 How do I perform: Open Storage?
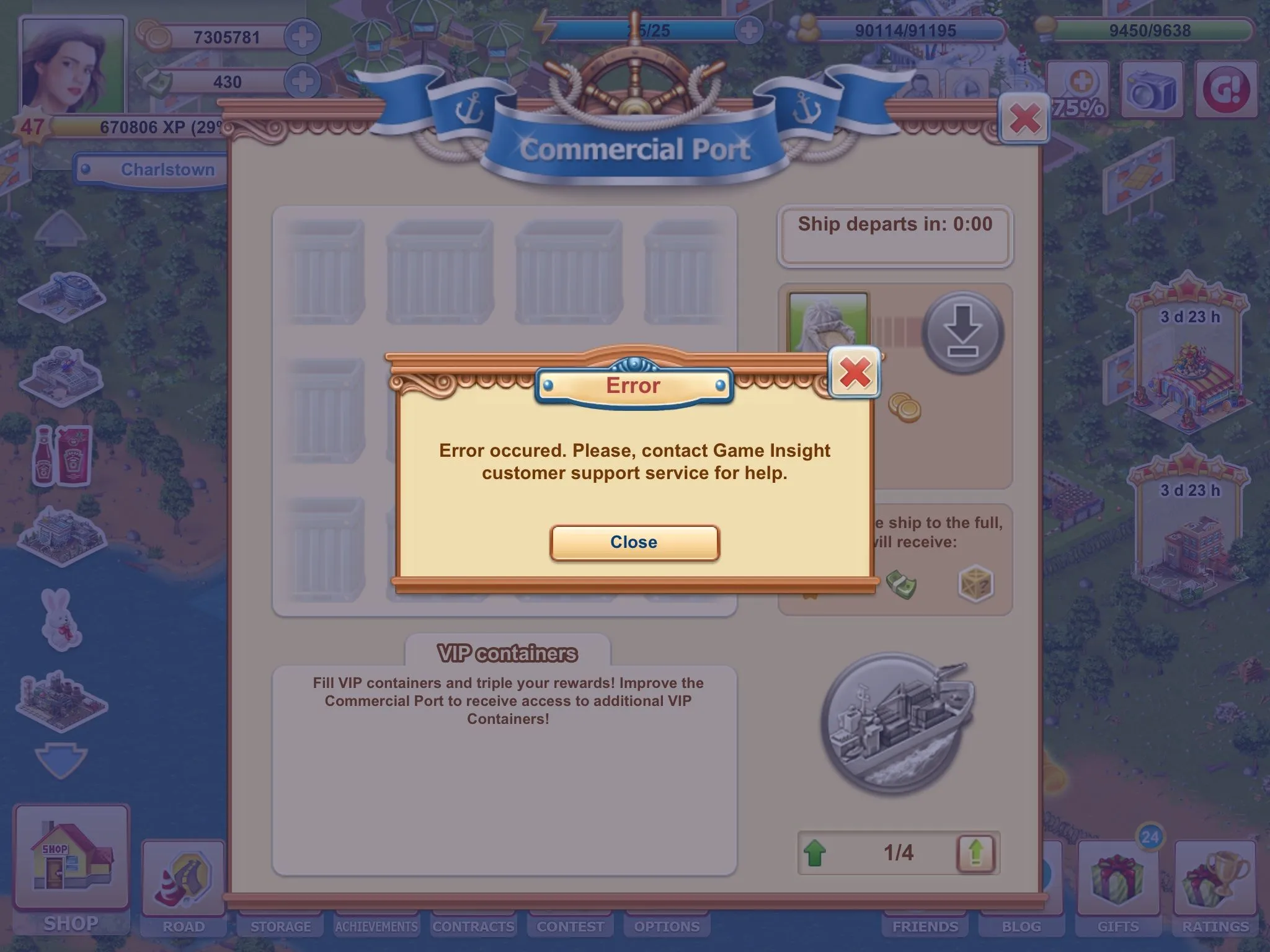click(280, 926)
